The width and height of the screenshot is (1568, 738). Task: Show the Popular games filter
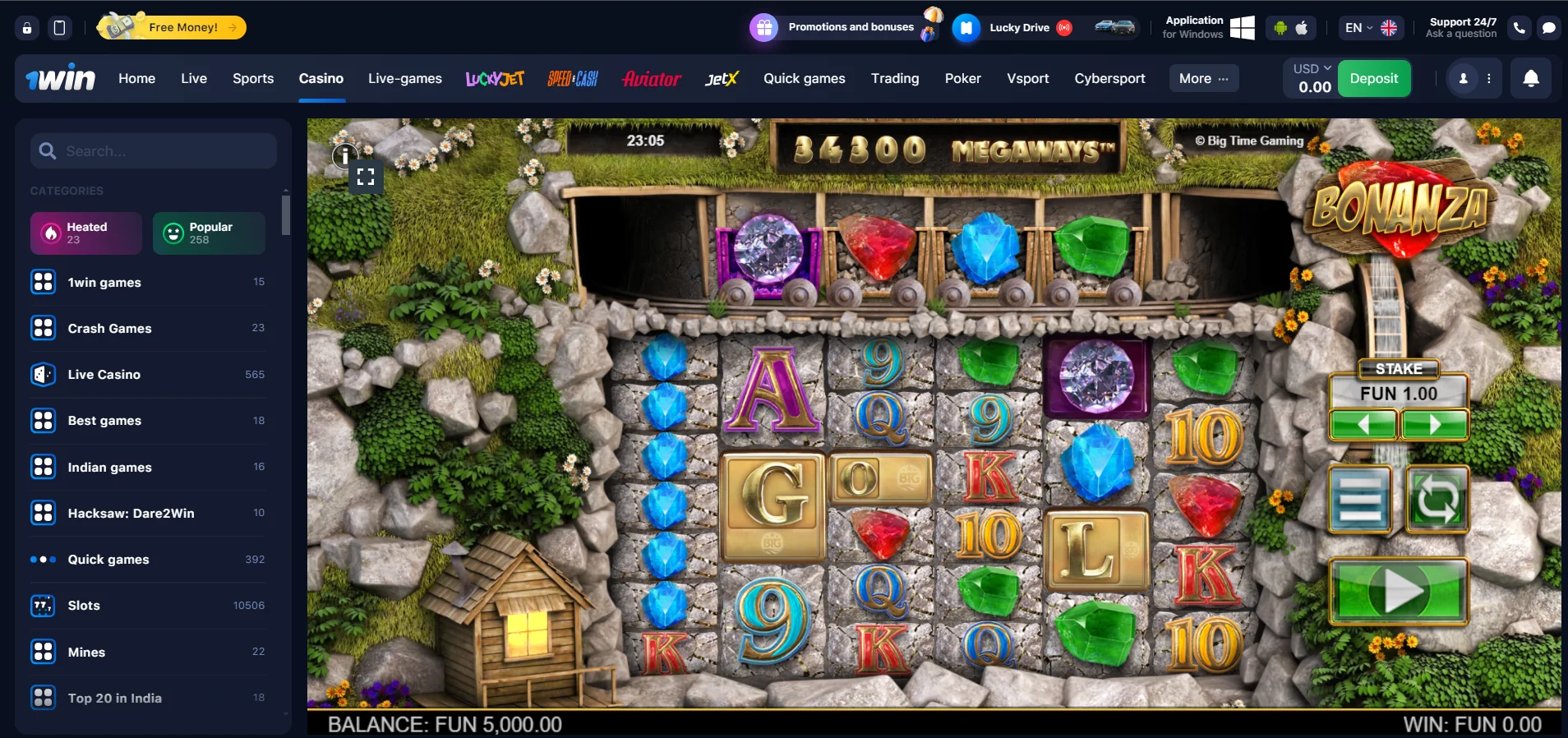209,233
